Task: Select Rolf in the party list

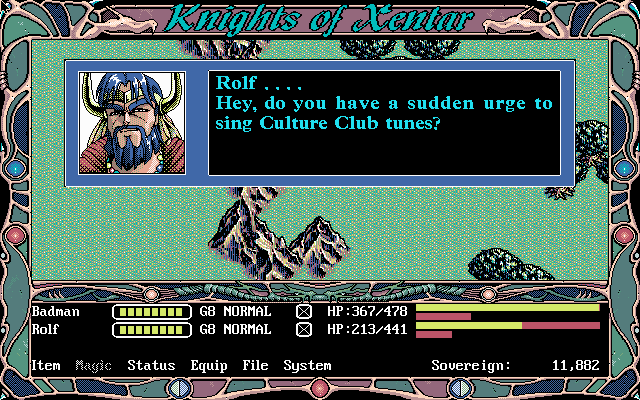Action: pos(46,328)
